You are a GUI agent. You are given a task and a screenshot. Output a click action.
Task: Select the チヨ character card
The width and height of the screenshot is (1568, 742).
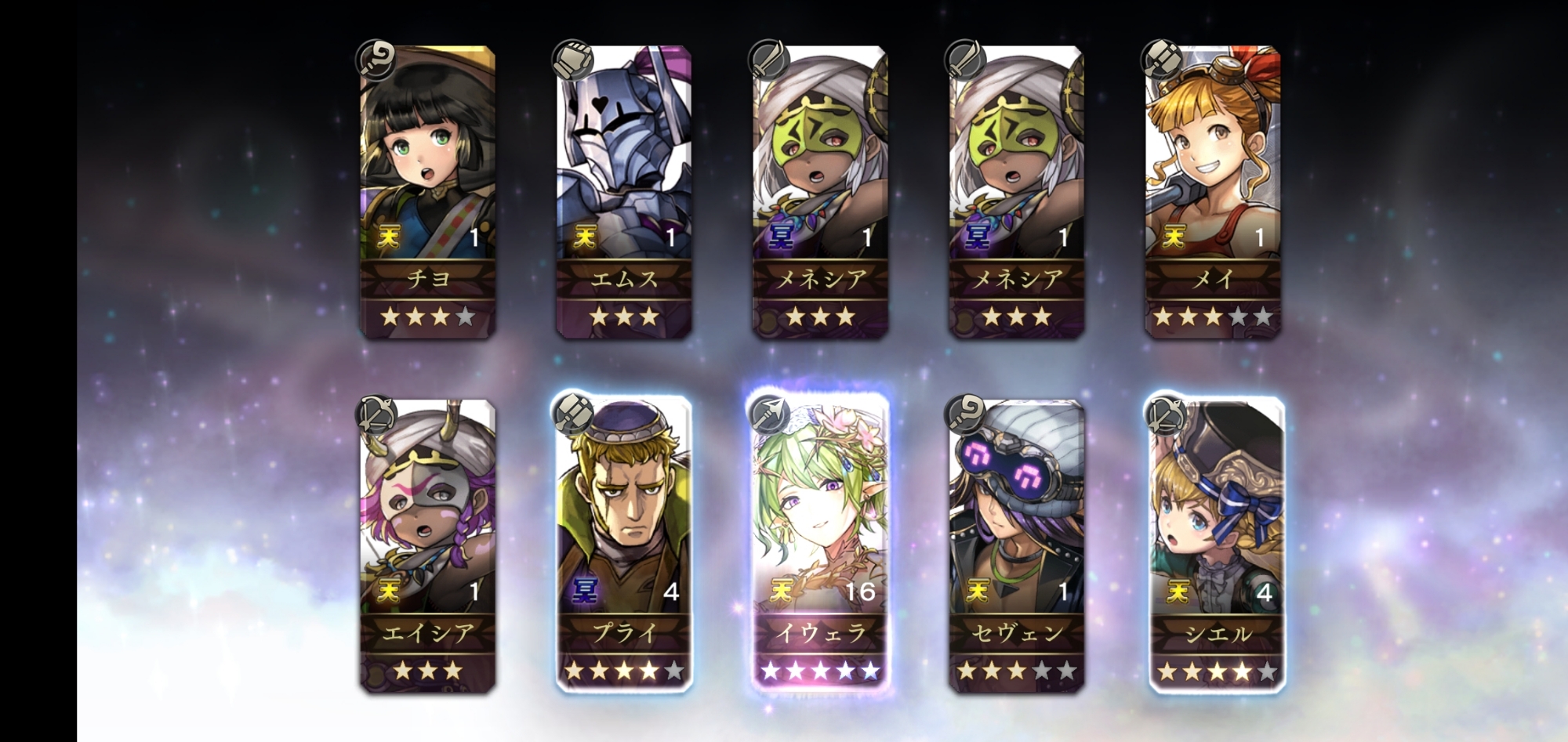pyautogui.click(x=427, y=192)
